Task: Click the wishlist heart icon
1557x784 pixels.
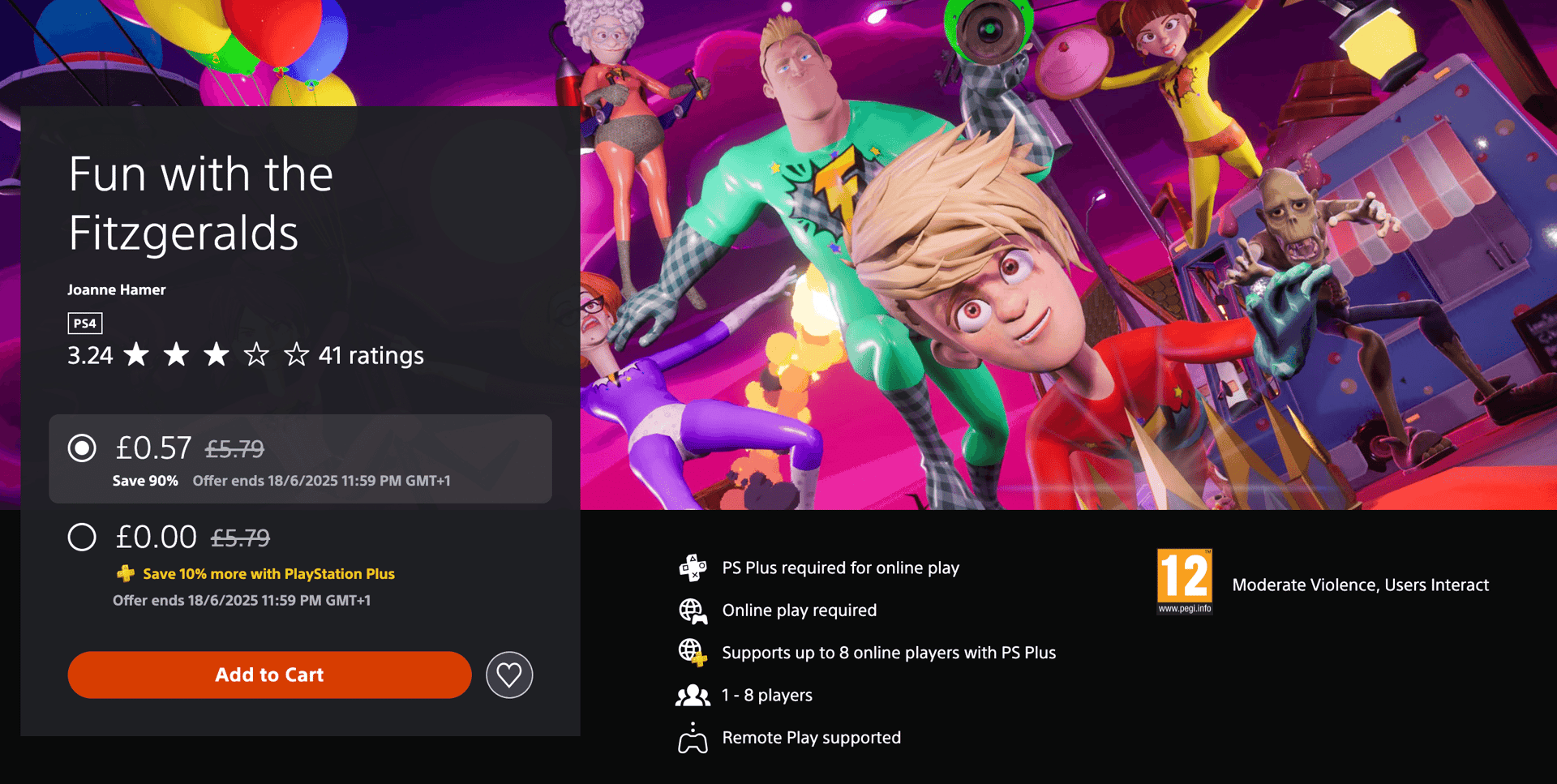Action: point(509,674)
